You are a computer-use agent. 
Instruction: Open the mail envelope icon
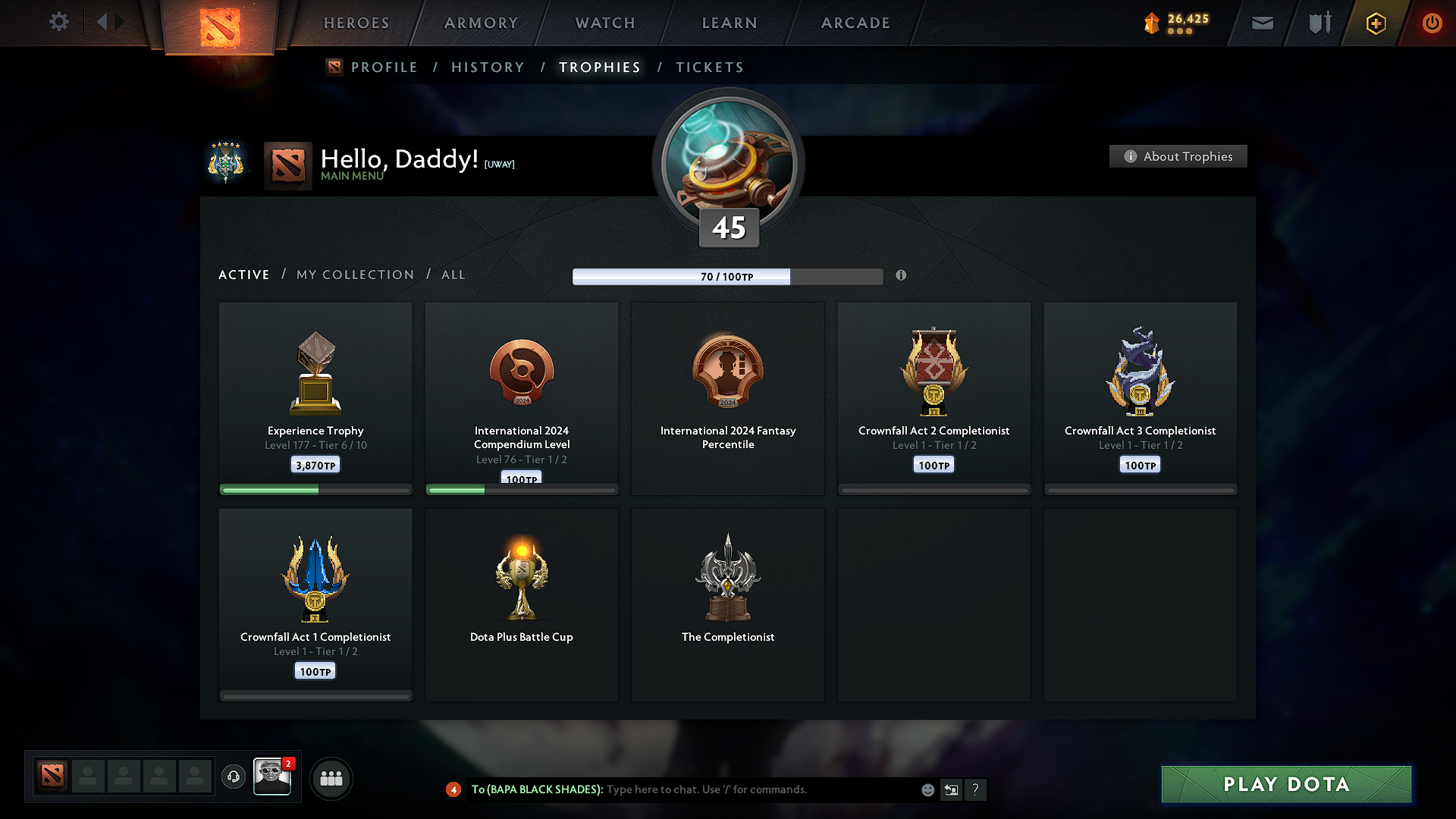coord(1261,23)
